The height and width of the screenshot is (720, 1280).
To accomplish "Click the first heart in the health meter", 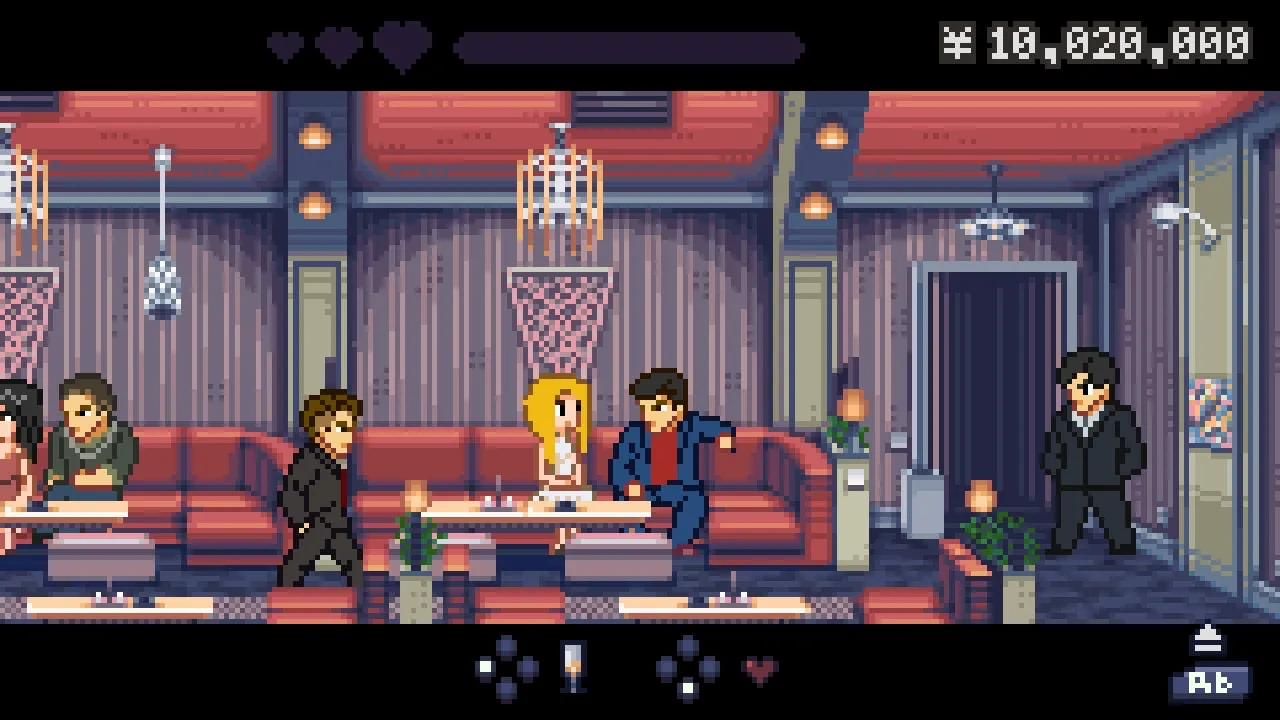I will (x=285, y=44).
